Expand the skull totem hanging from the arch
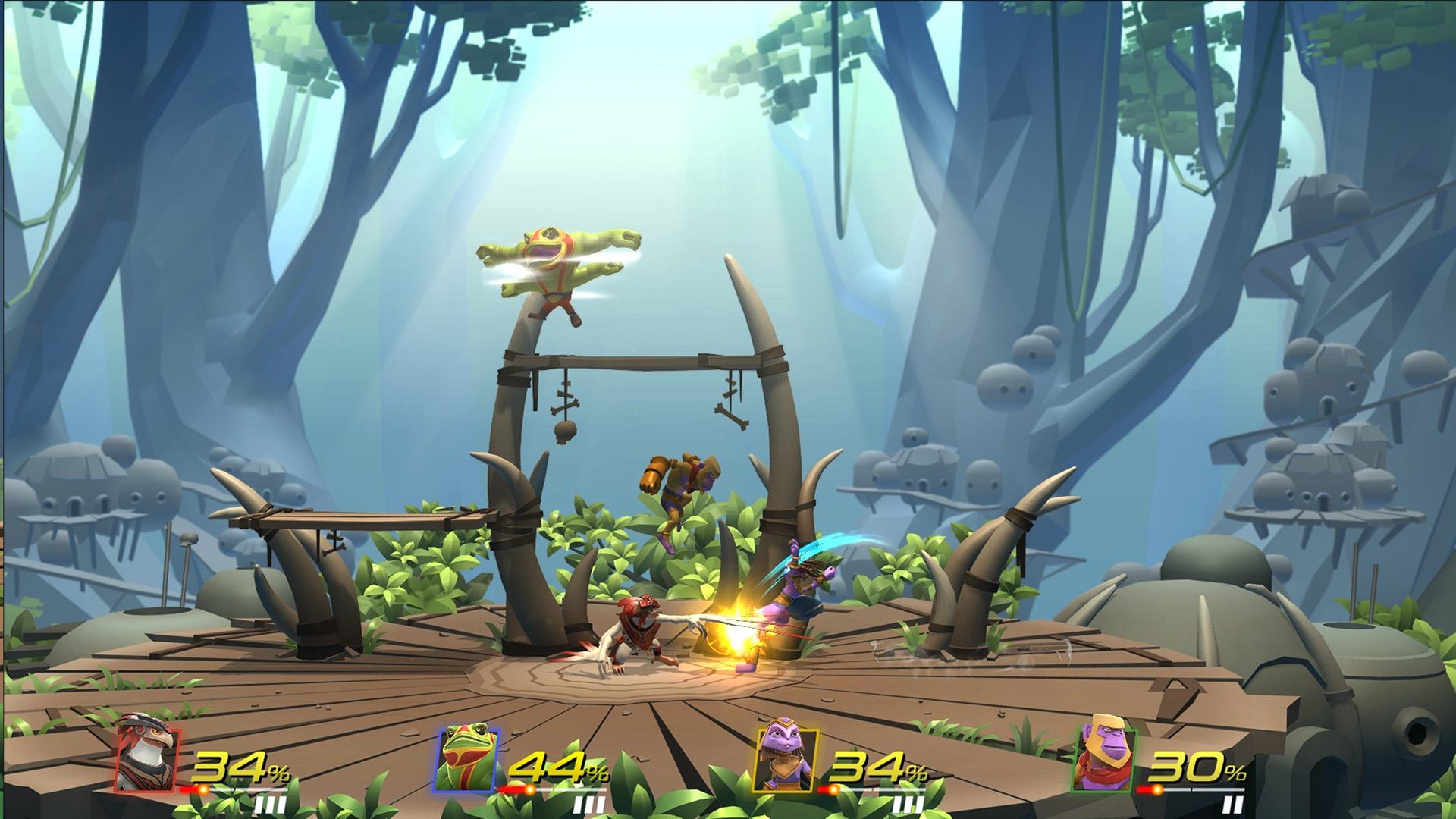 tap(565, 431)
